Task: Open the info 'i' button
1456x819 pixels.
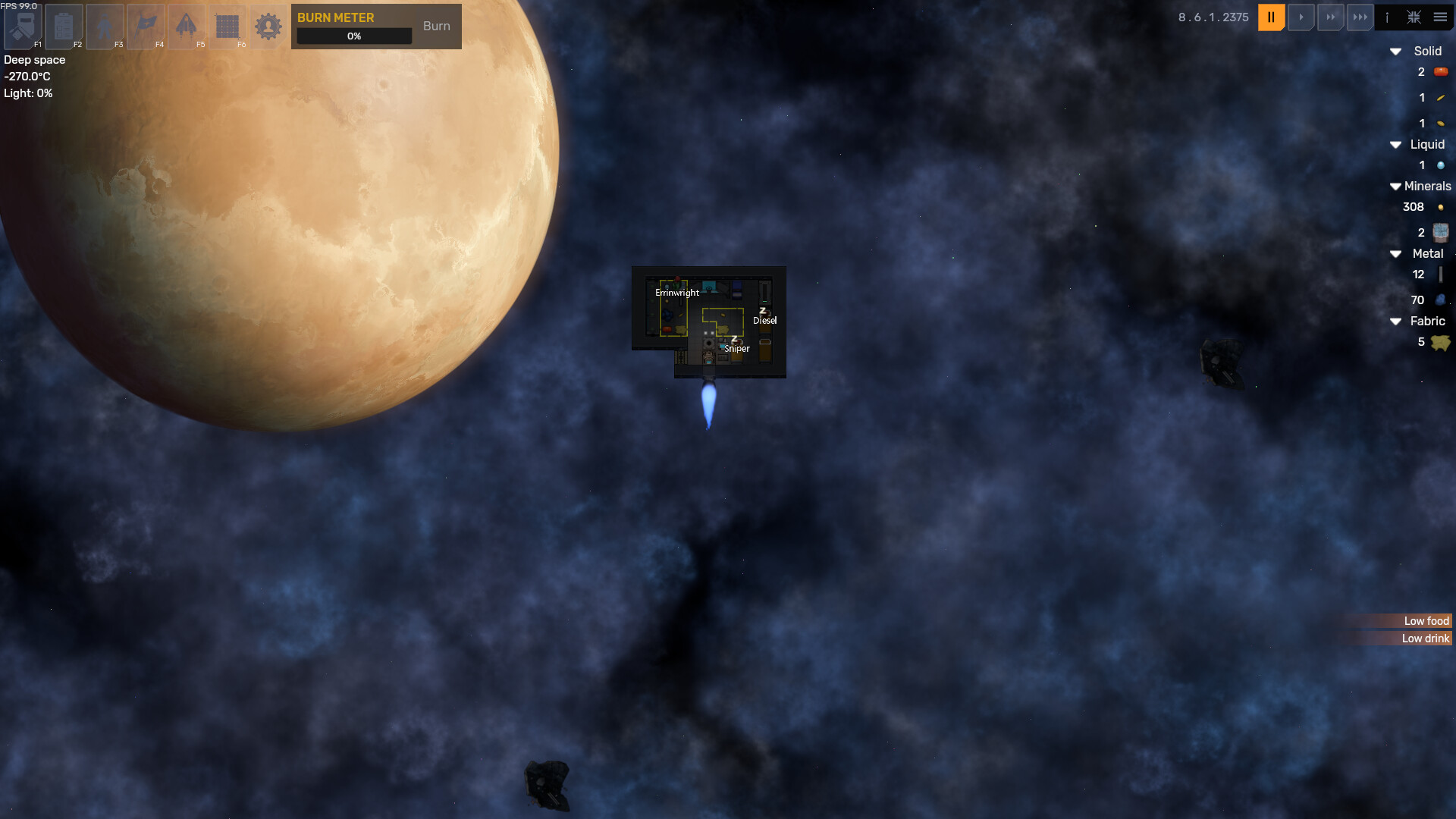Action: click(1387, 17)
